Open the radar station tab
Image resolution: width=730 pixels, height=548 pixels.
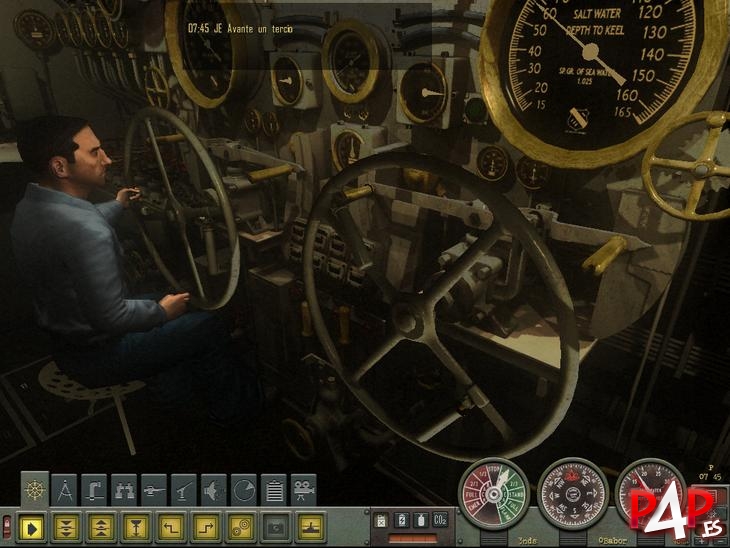tap(243, 489)
